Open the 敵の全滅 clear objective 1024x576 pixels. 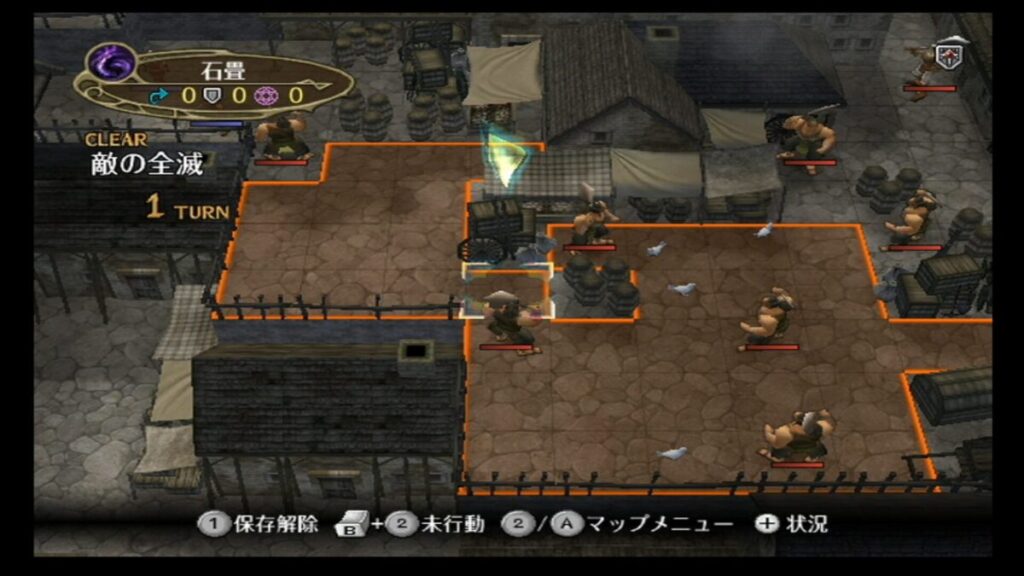[x=147, y=165]
